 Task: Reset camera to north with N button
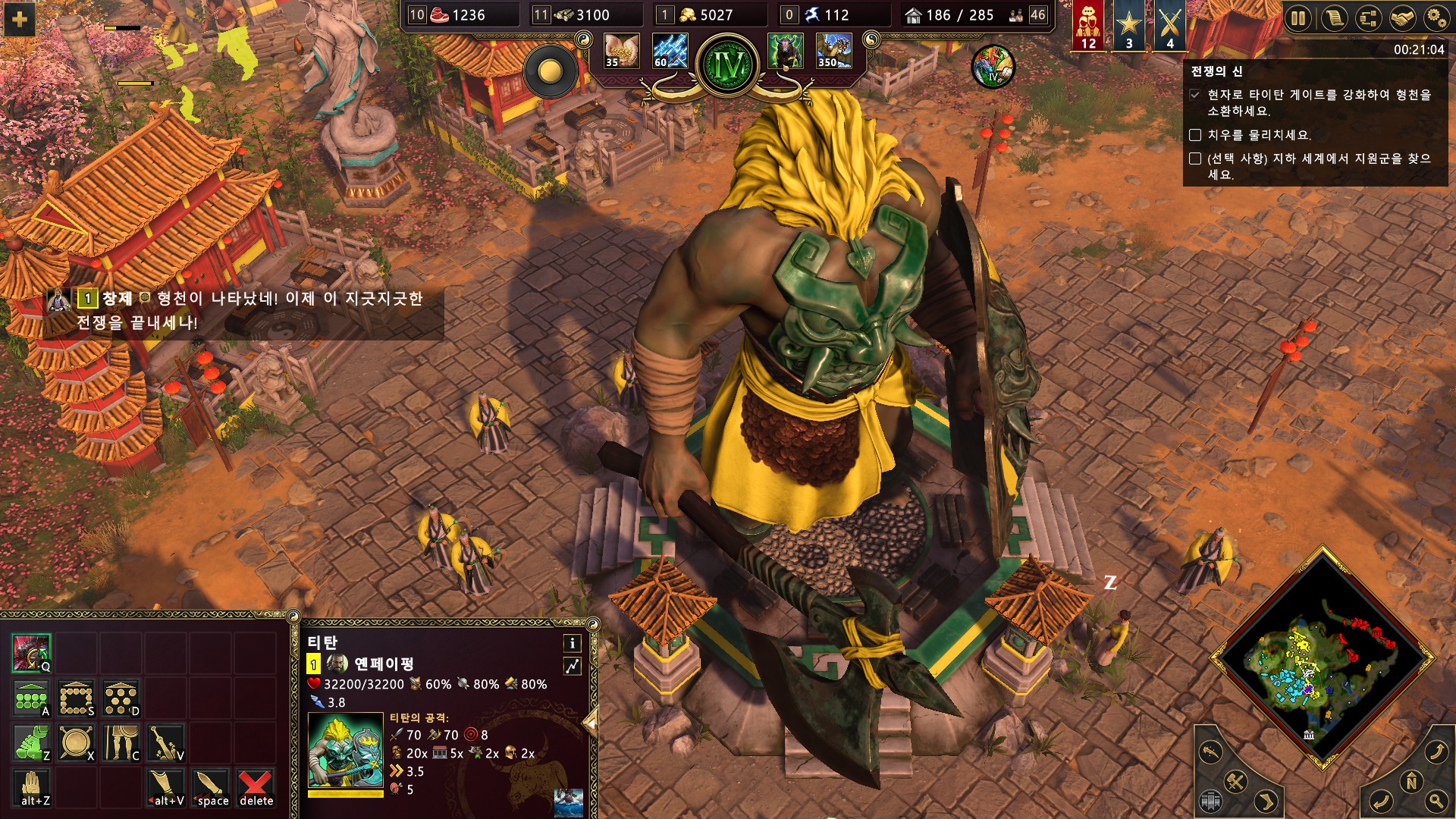pyautogui.click(x=1411, y=781)
